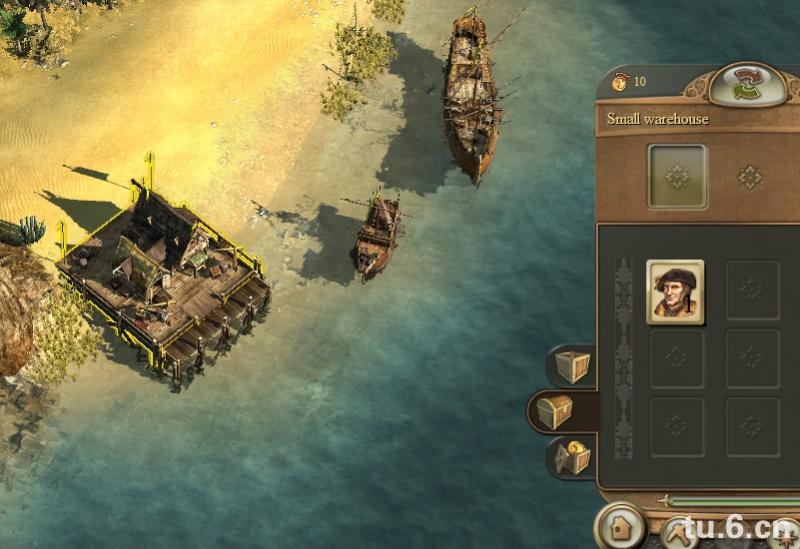800x549 pixels.
Task: Select the highlighted warehouse socket slot
Action: (x=677, y=177)
